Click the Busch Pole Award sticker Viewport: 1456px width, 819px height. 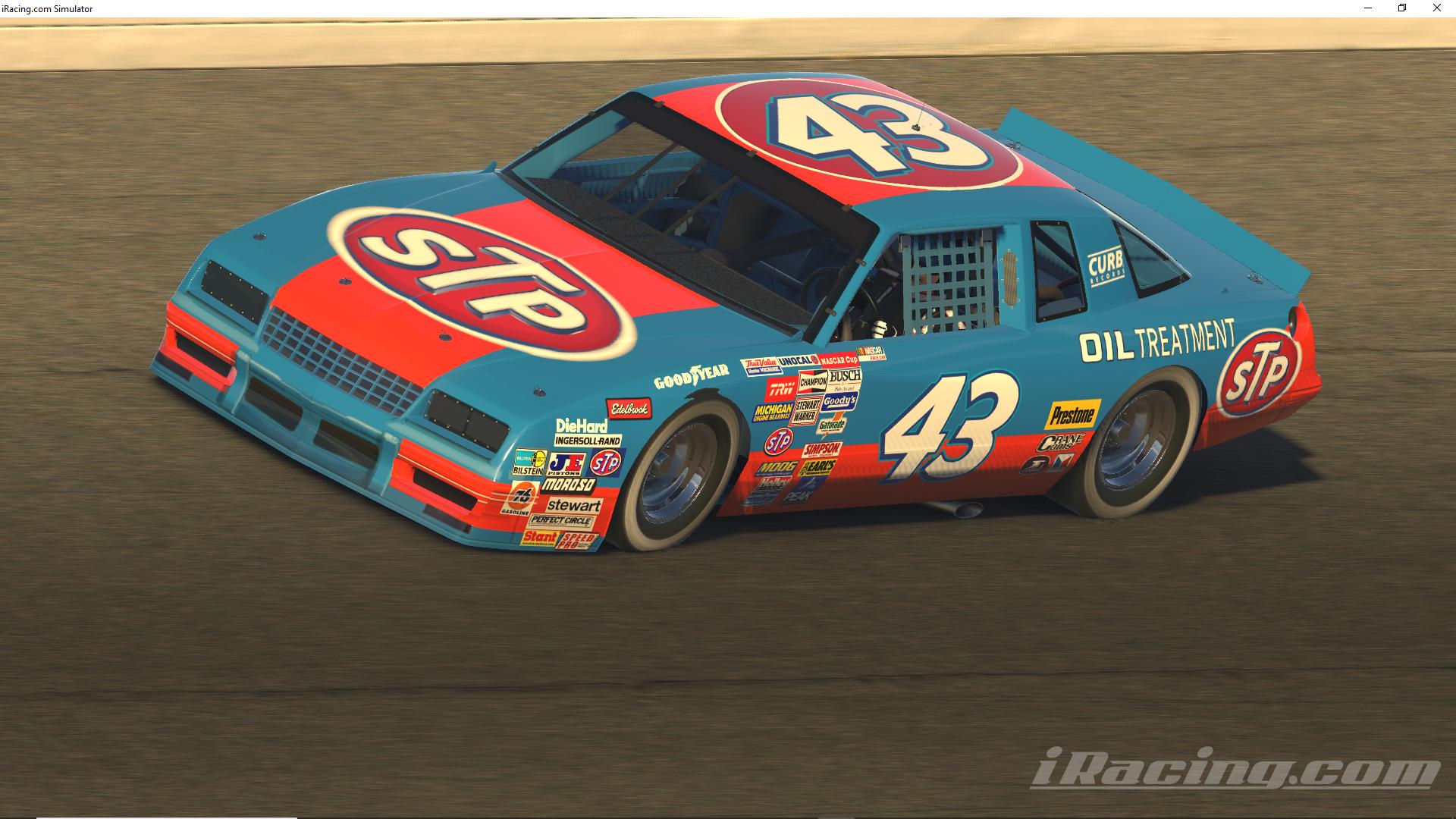tap(844, 379)
